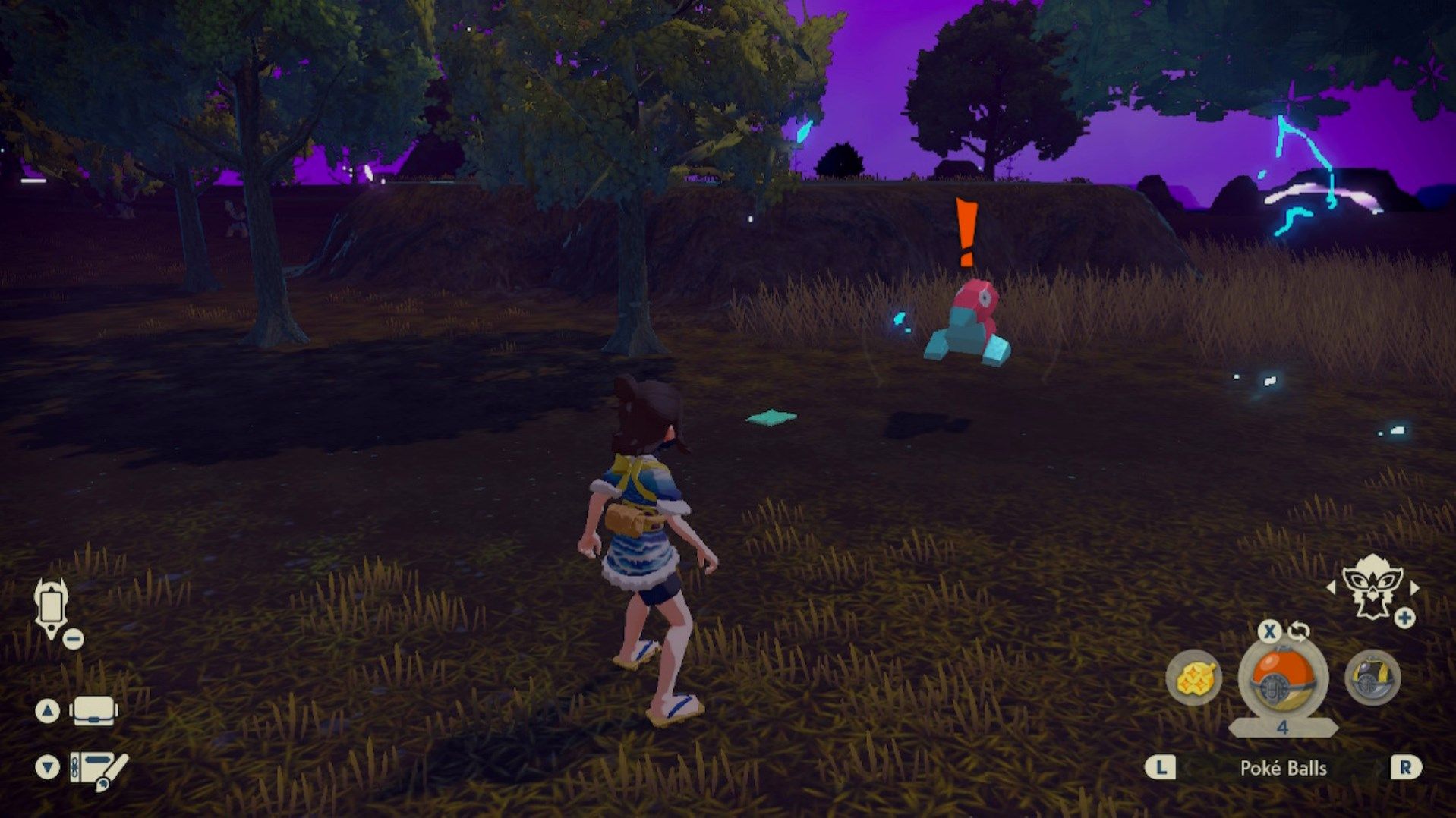1456x818 pixels.
Task: Click the swap arrows icon above the Poké Ball
Action: click(x=1299, y=631)
